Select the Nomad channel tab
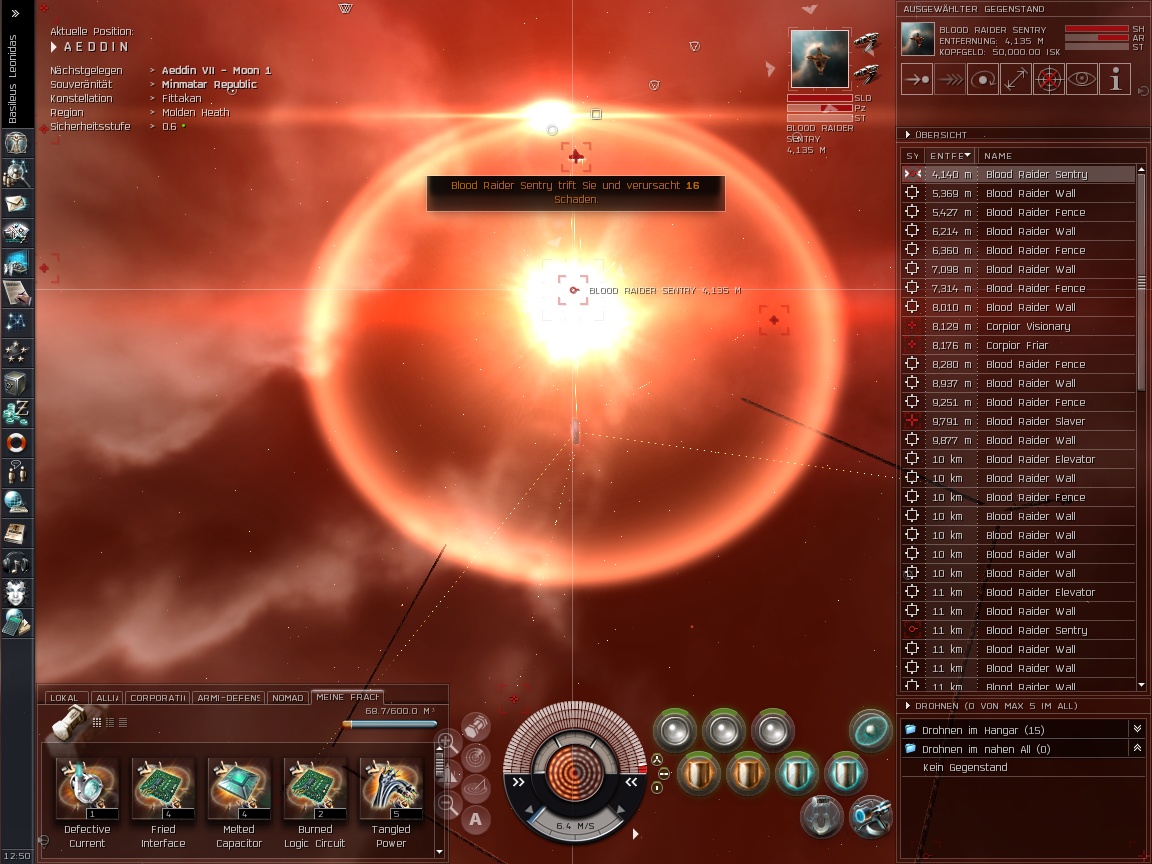This screenshot has width=1152, height=864. click(x=287, y=697)
